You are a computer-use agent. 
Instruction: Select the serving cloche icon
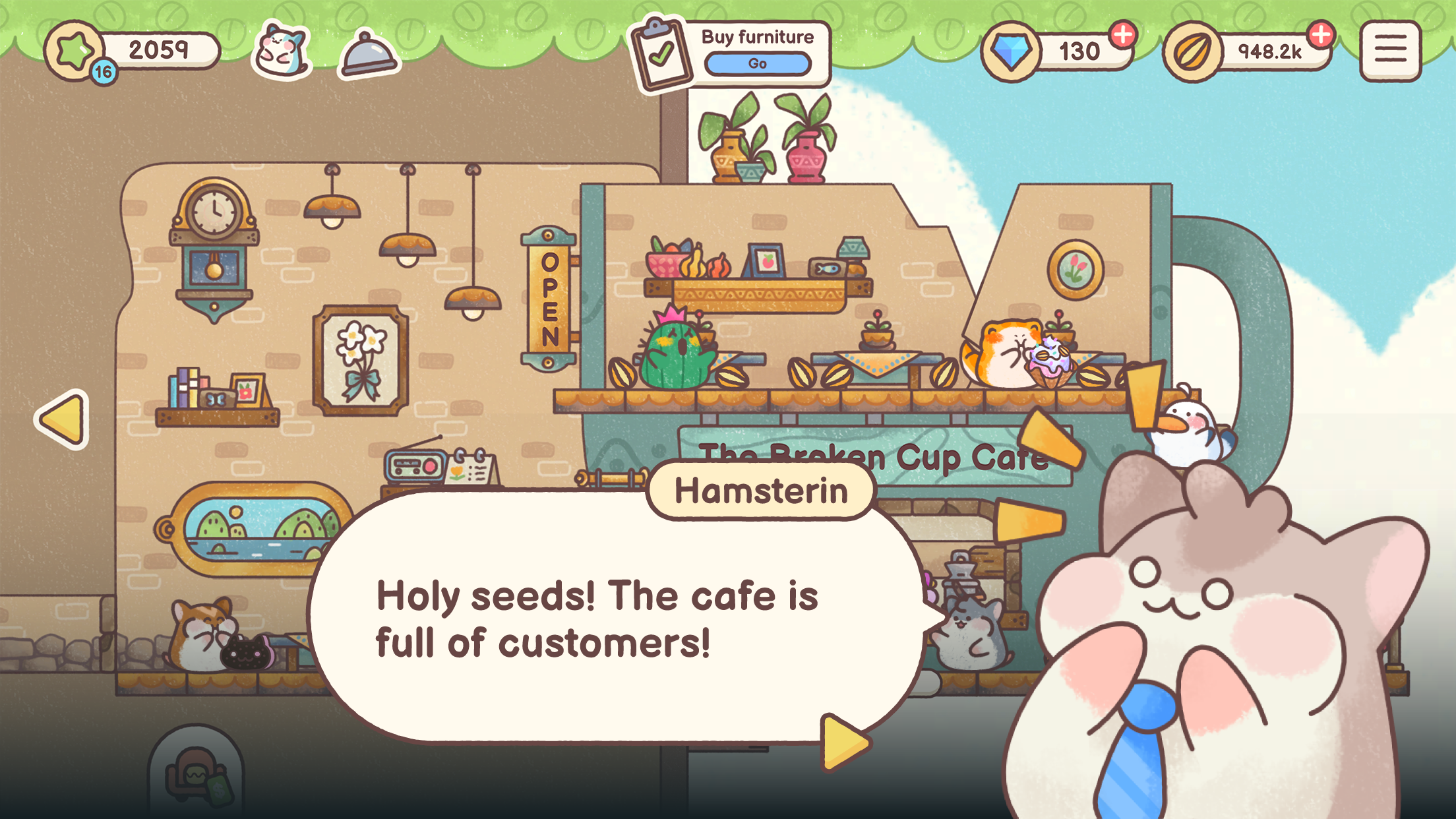pyautogui.click(x=367, y=51)
